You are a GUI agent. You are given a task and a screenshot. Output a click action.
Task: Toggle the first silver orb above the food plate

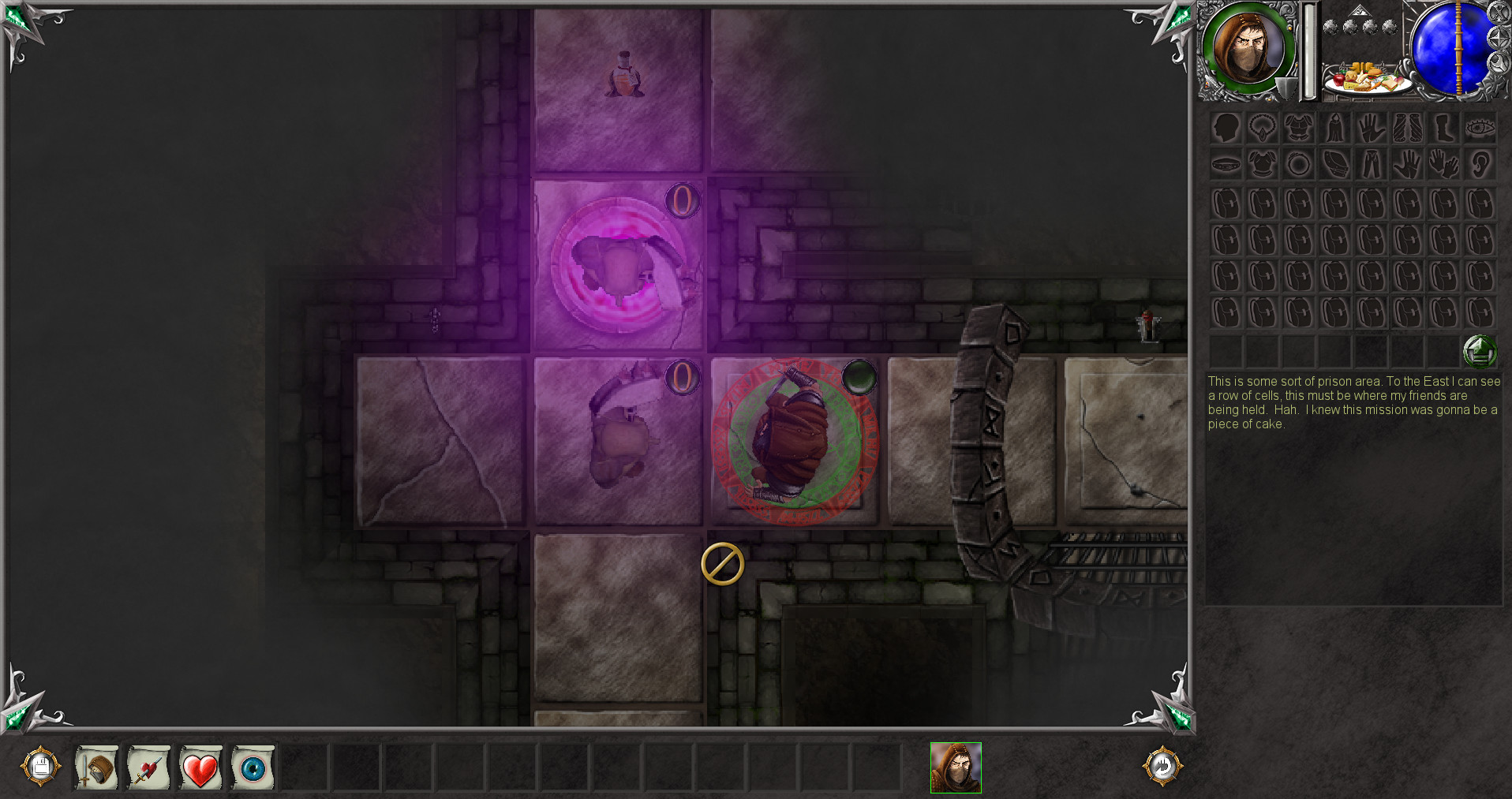pyautogui.click(x=1330, y=26)
